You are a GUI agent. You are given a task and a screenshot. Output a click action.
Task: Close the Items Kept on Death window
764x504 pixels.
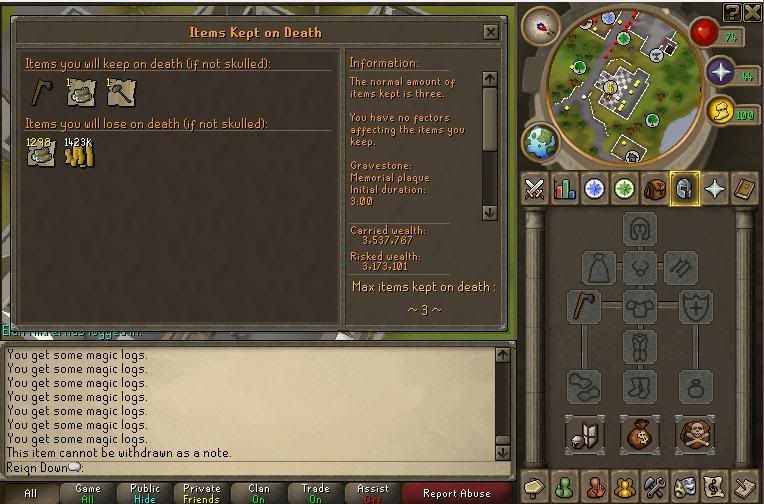490,32
